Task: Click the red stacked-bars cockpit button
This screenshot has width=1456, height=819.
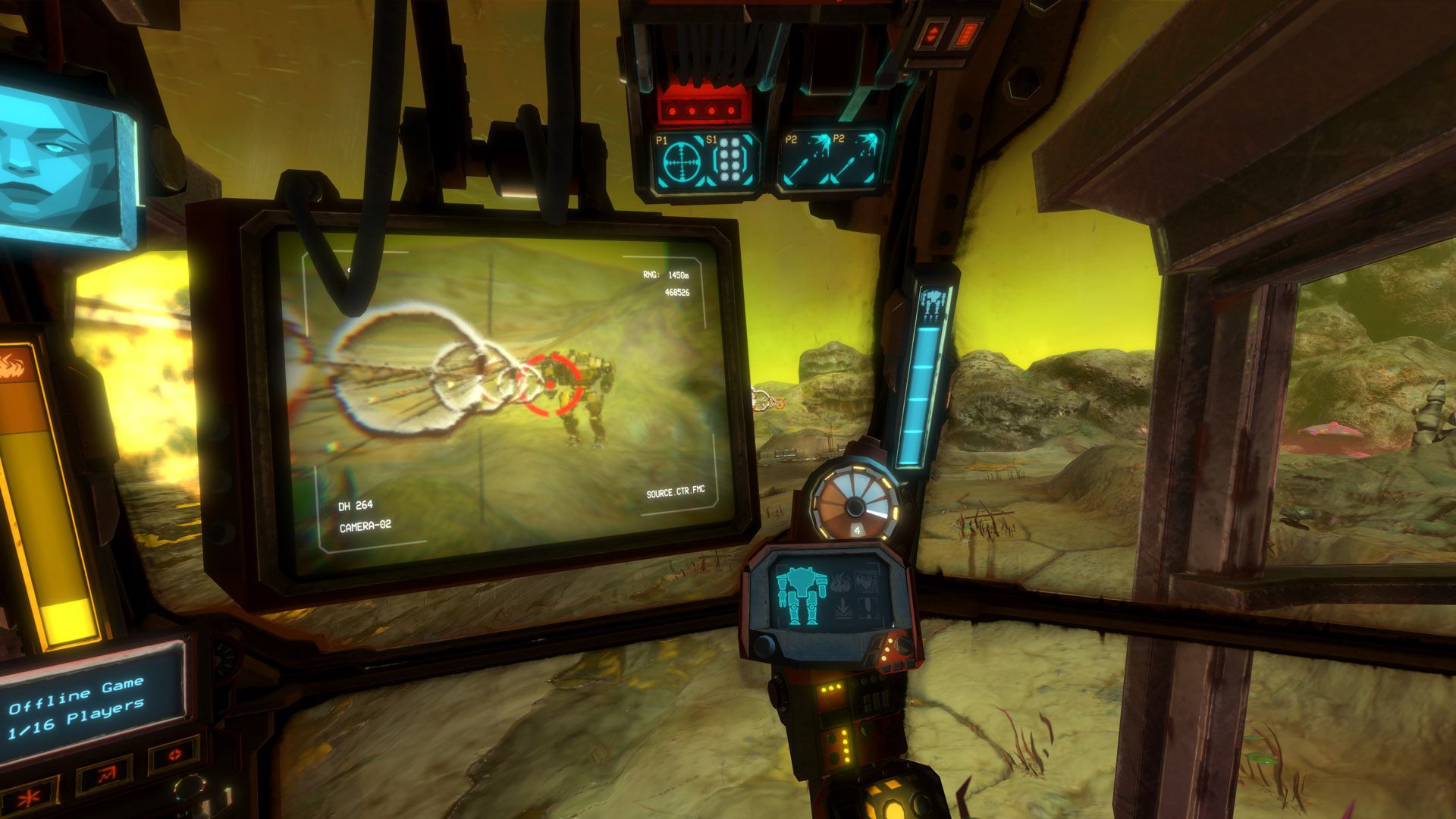Action: (x=966, y=35)
